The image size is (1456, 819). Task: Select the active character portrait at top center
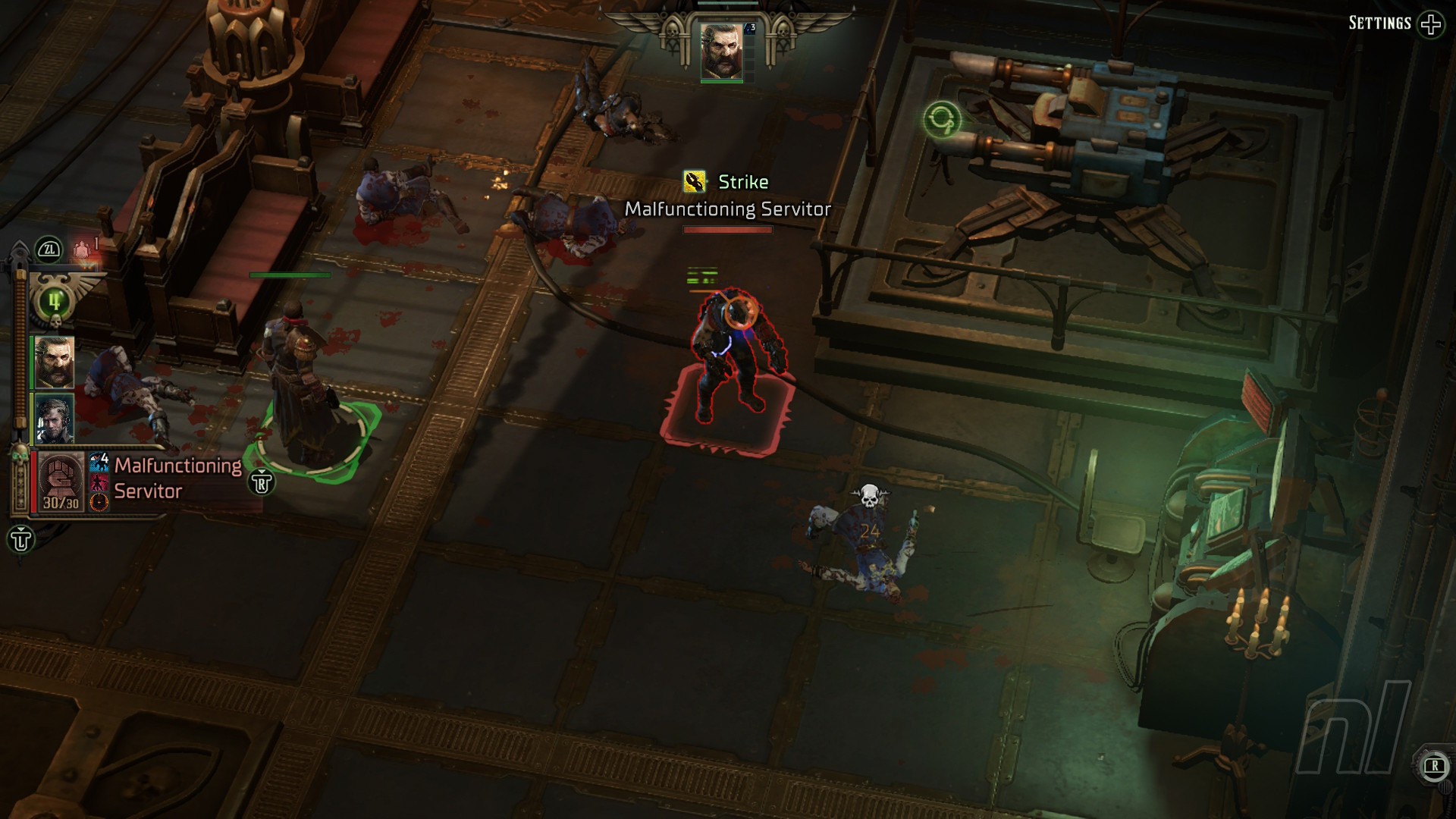click(x=721, y=51)
